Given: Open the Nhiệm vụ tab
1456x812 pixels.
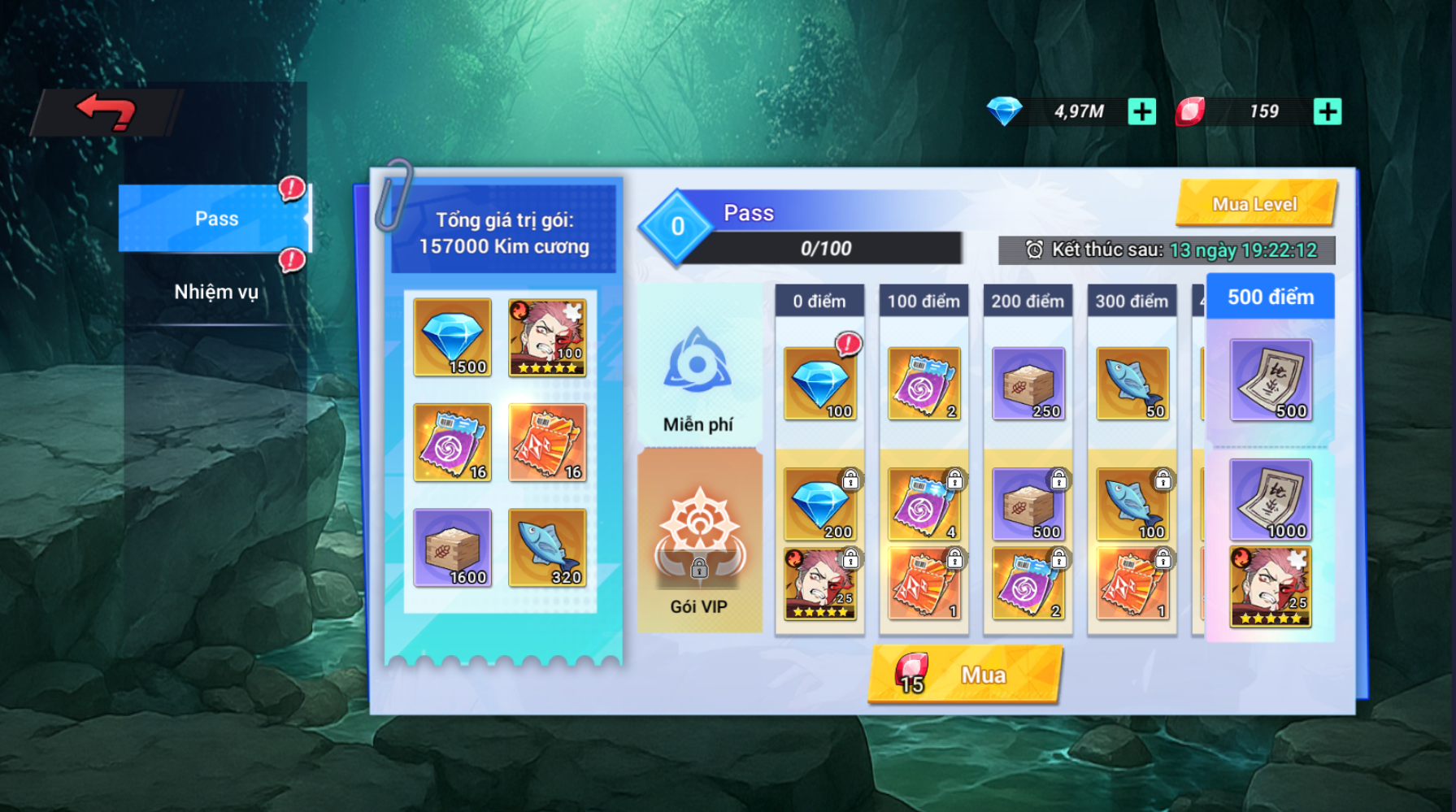Looking at the screenshot, I should [x=215, y=292].
